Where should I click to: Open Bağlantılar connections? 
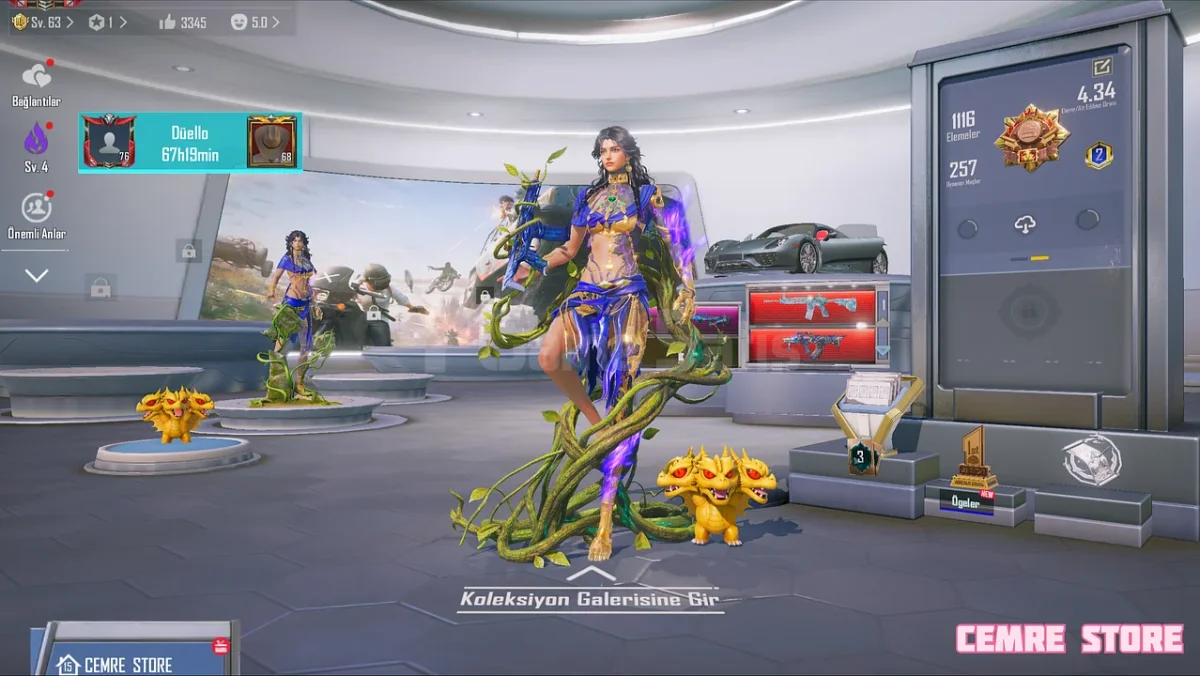[36, 82]
